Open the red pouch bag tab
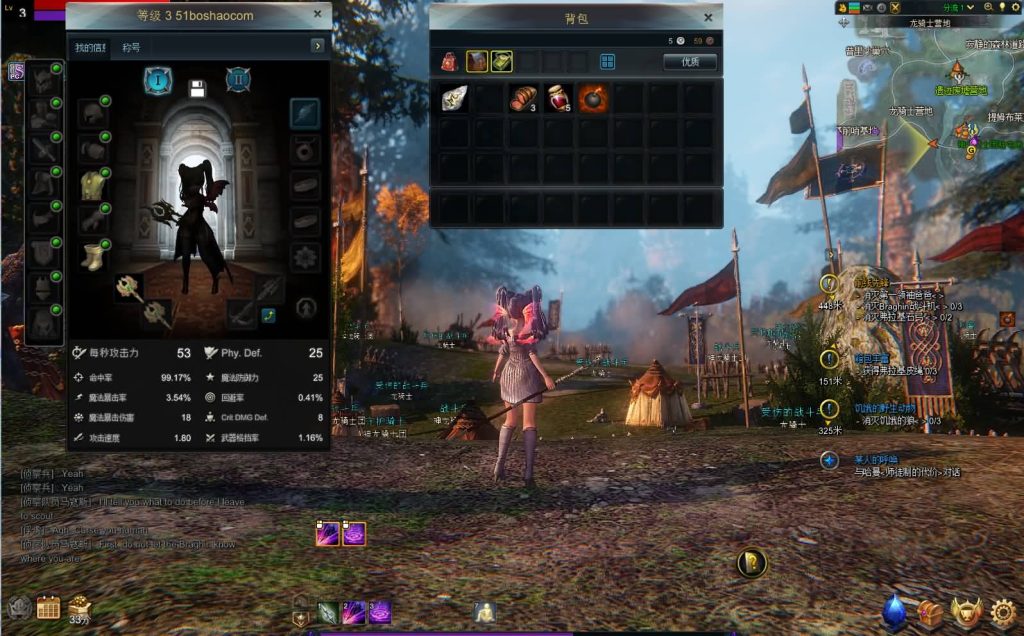This screenshot has height=636, width=1024. [x=449, y=62]
